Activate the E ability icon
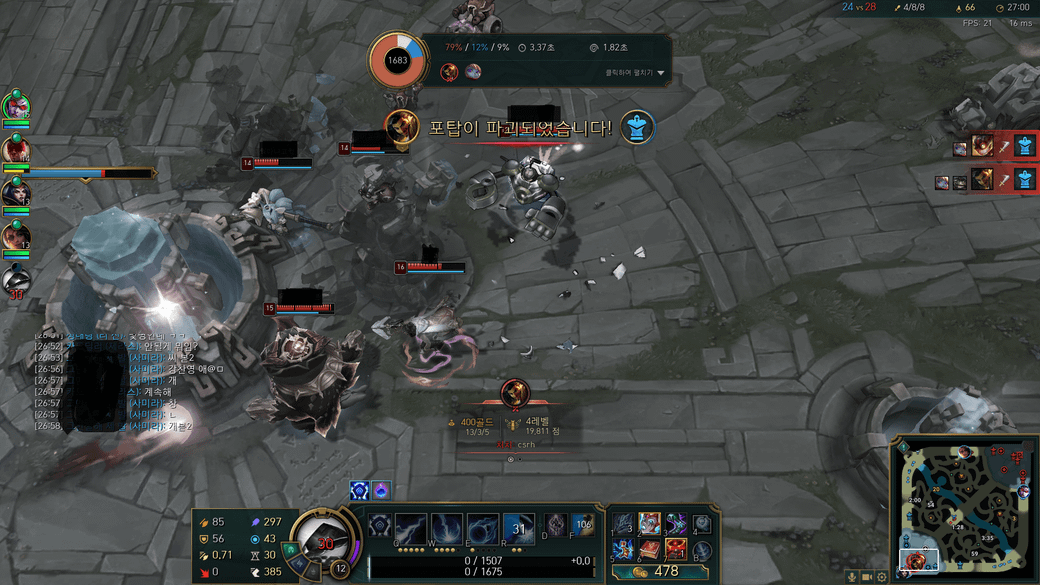Image resolution: width=1040 pixels, height=585 pixels. pyautogui.click(x=483, y=528)
